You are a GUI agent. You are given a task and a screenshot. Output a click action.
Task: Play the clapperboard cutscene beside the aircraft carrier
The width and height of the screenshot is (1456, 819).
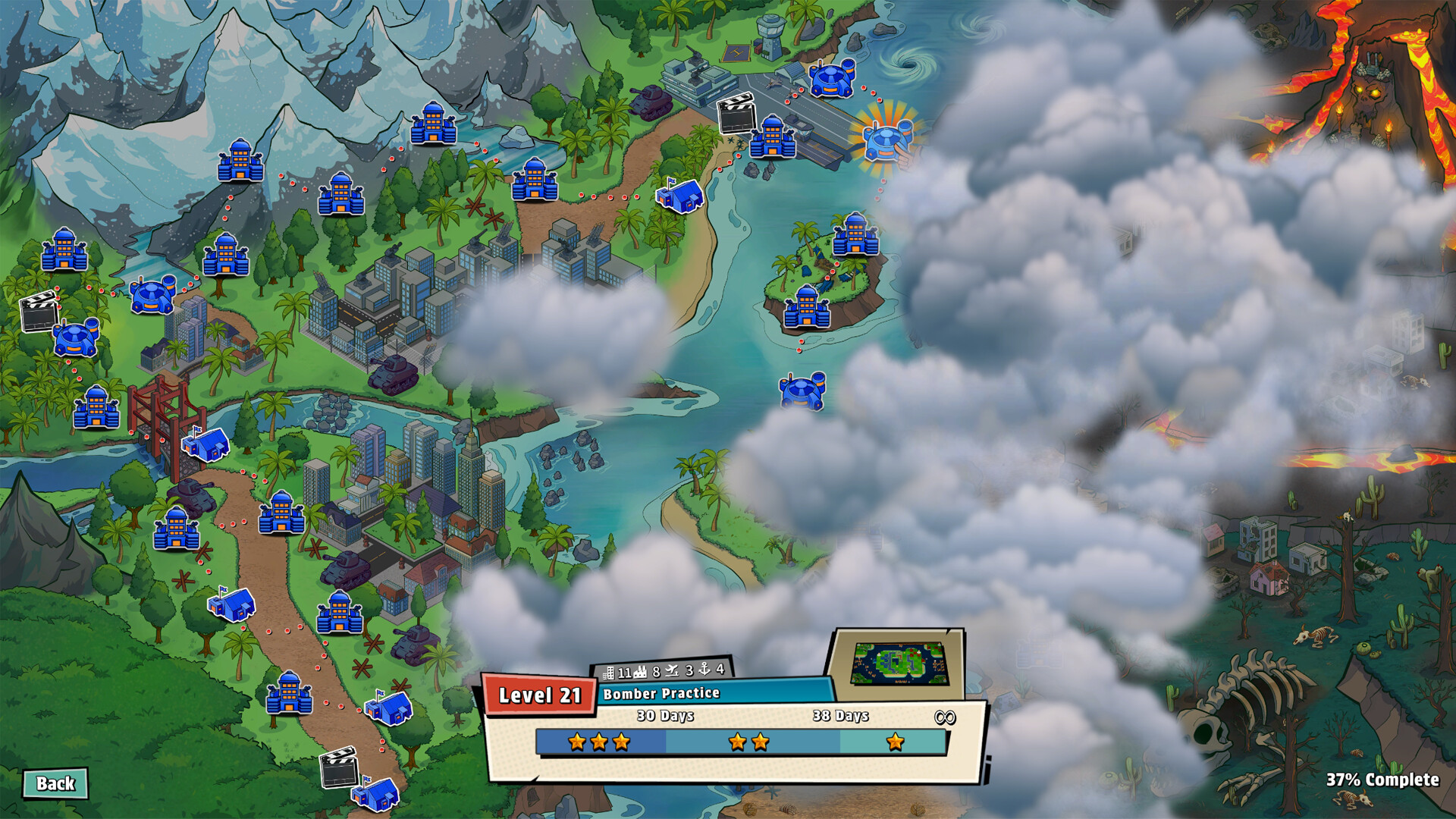pos(736,114)
